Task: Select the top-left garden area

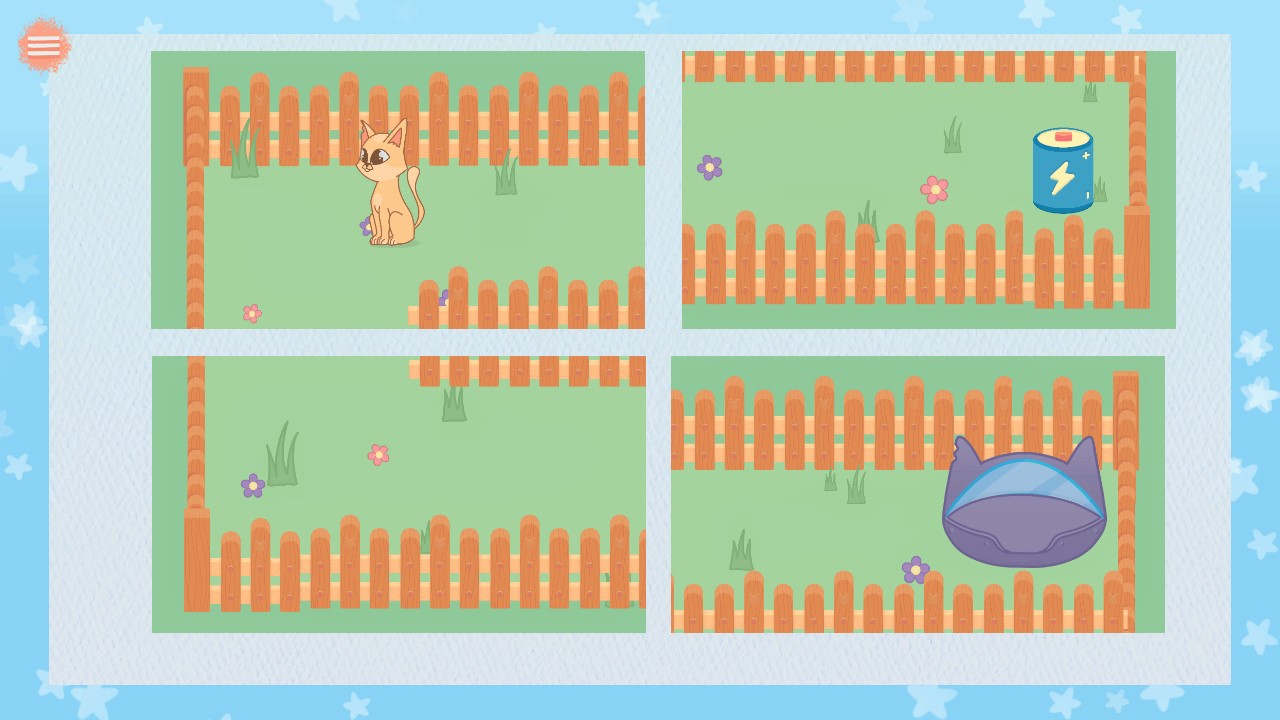Action: pyautogui.click(x=398, y=190)
